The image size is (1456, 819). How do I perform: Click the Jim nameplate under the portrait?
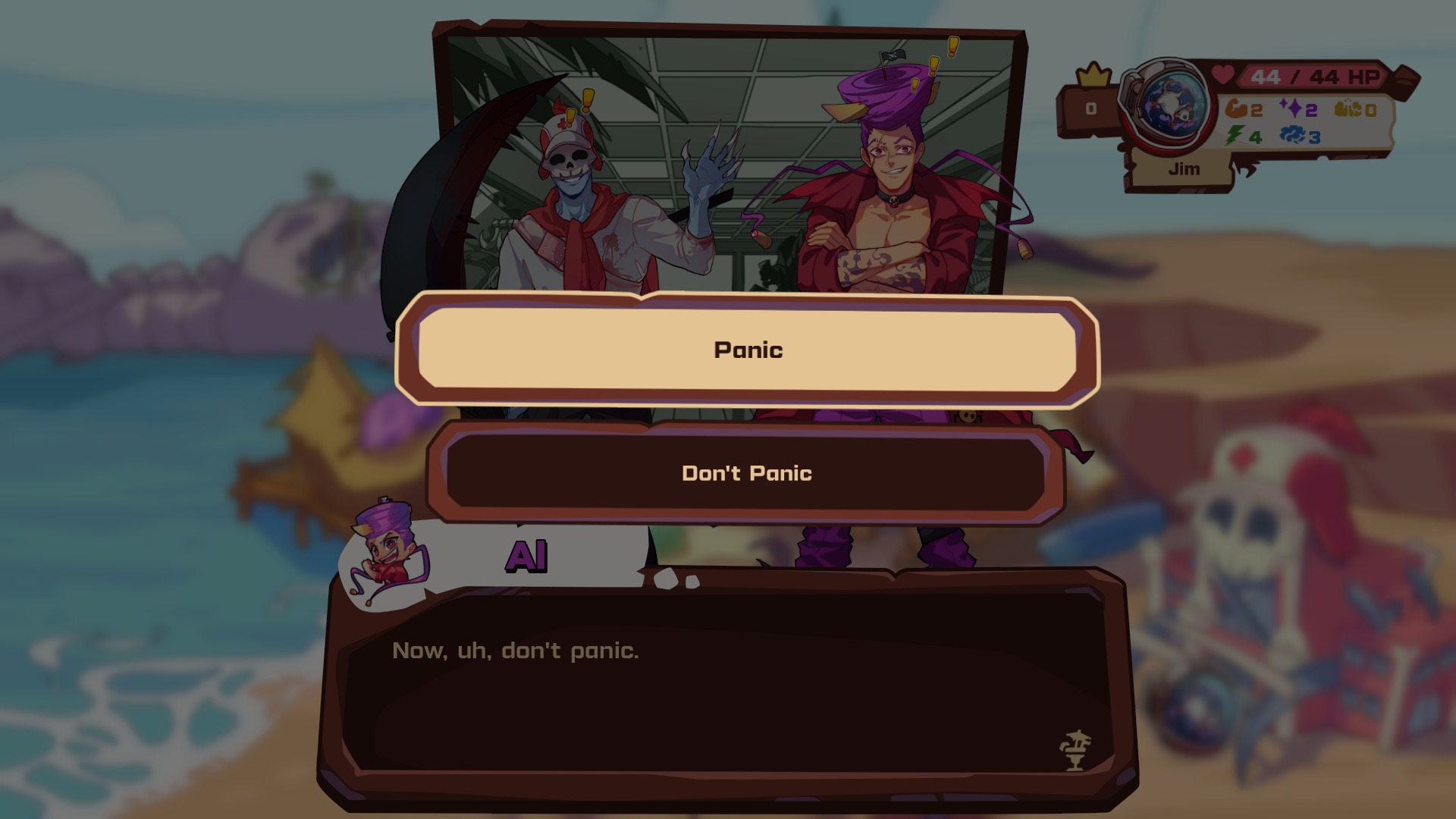pyautogui.click(x=1183, y=169)
